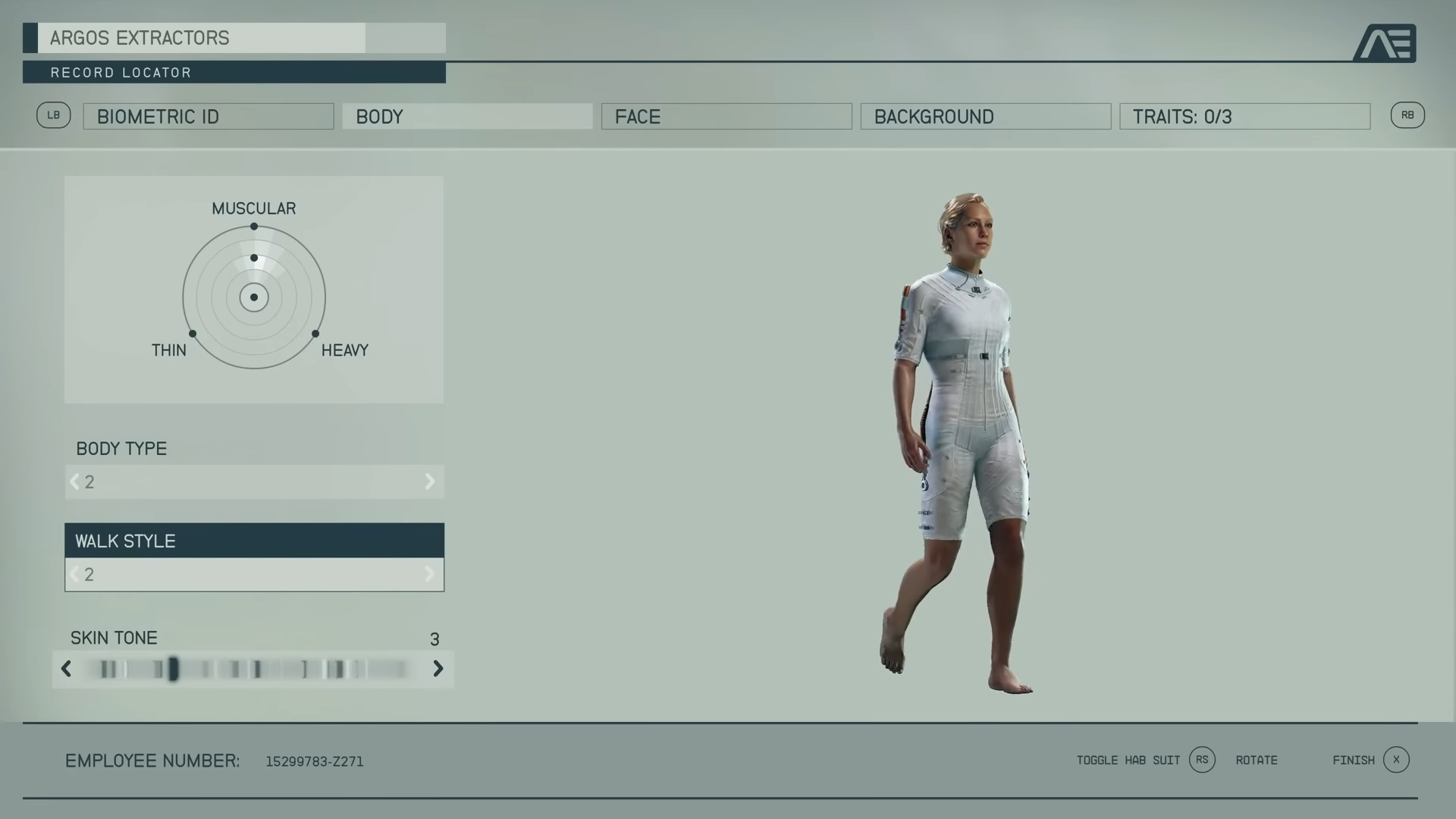
Task: Select the LB shoulder button icon
Action: tap(53, 115)
